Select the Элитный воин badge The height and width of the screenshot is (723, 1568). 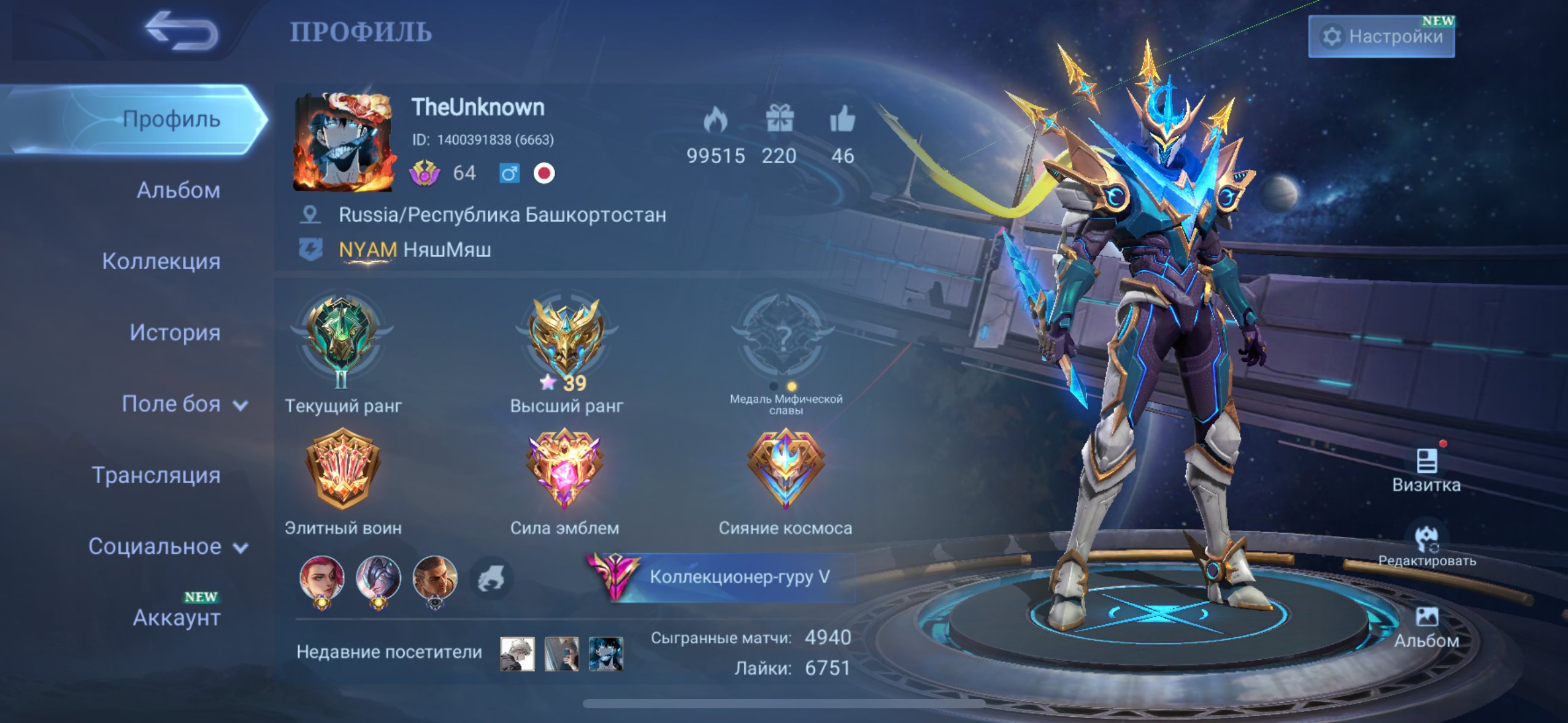click(343, 470)
